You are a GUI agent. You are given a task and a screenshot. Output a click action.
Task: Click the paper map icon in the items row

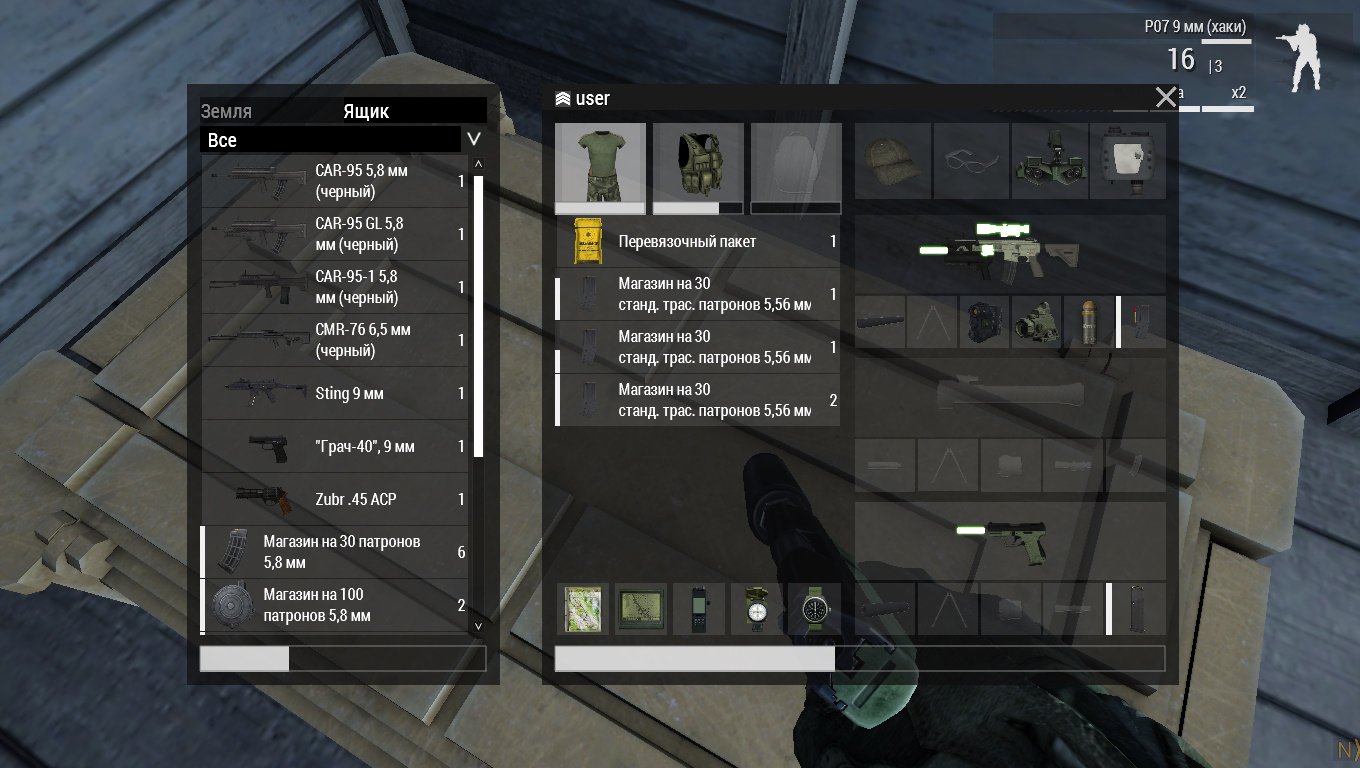click(x=583, y=608)
